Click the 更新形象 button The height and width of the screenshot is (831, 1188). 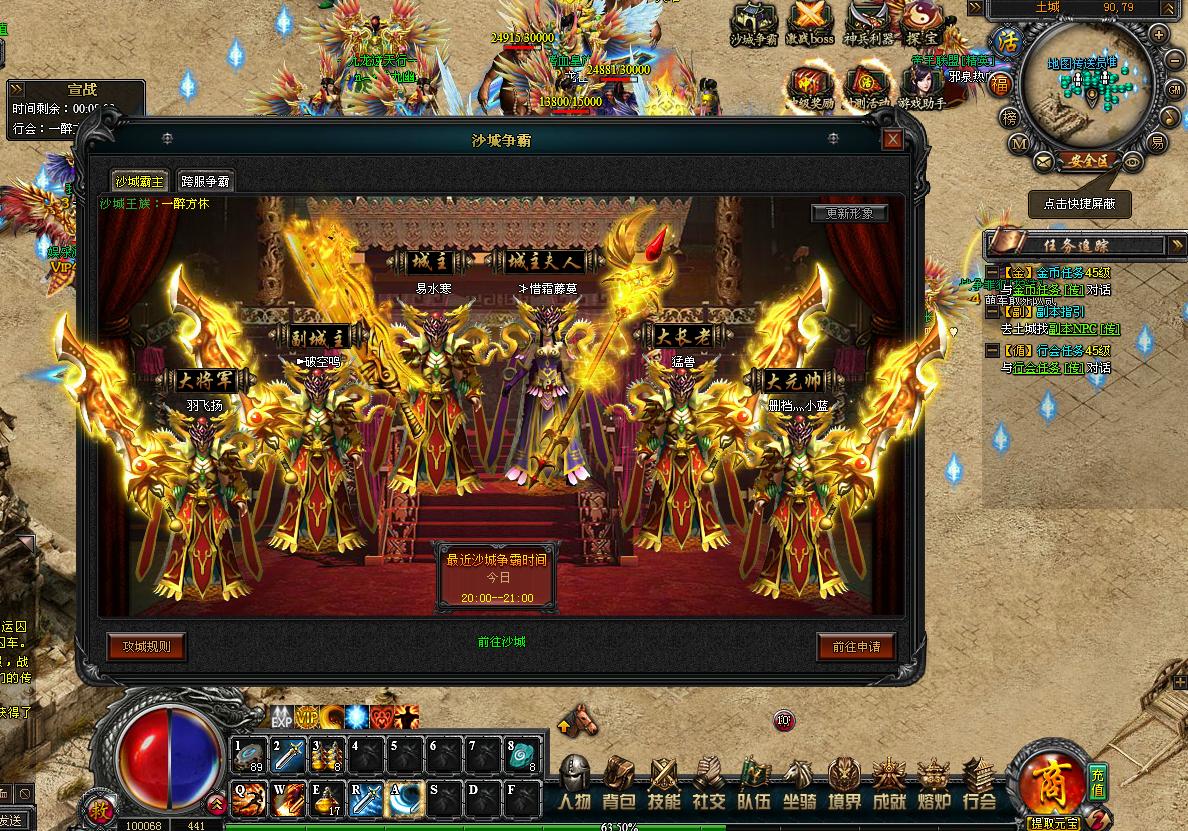point(849,213)
